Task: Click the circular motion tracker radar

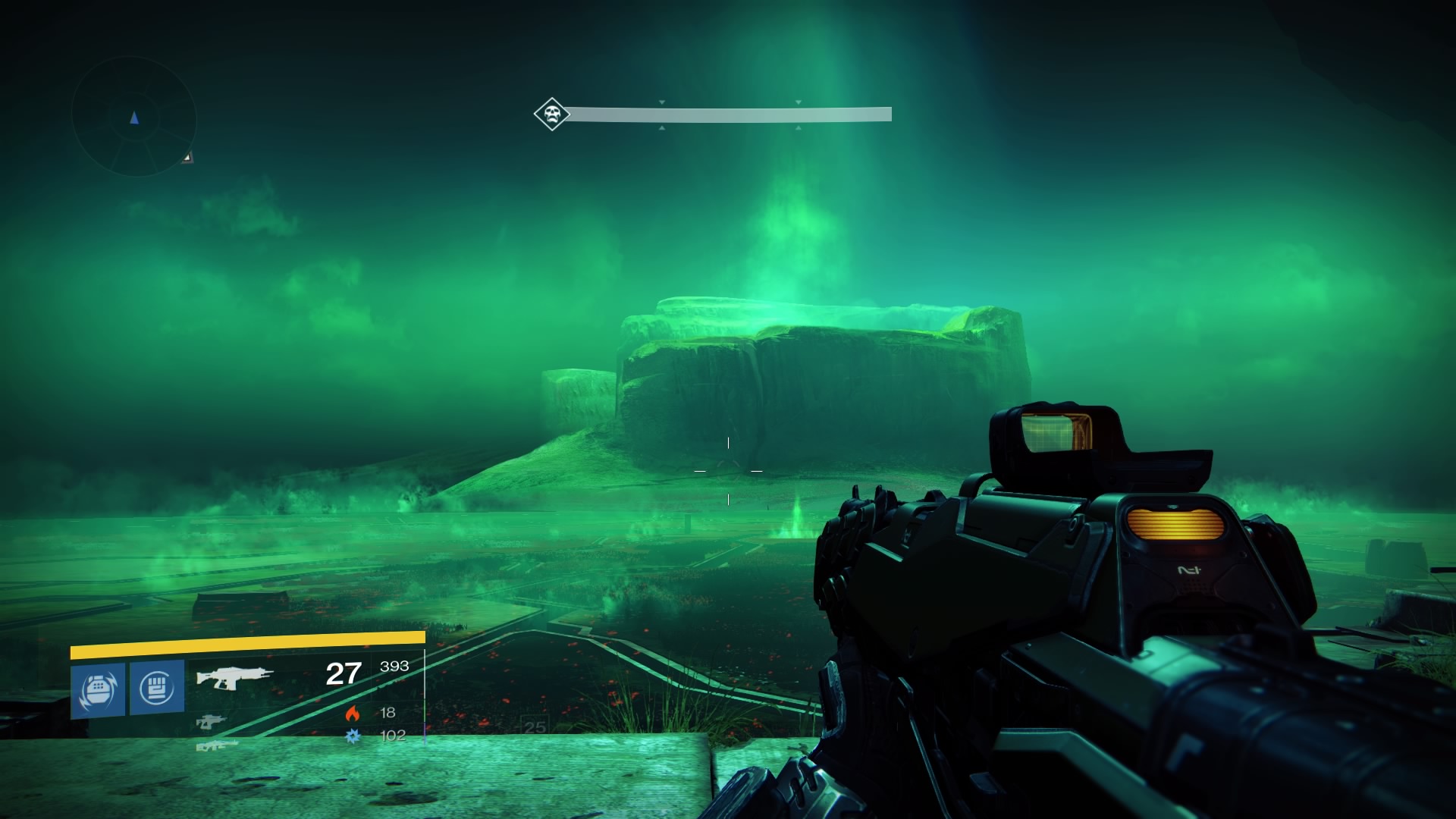Action: (134, 118)
